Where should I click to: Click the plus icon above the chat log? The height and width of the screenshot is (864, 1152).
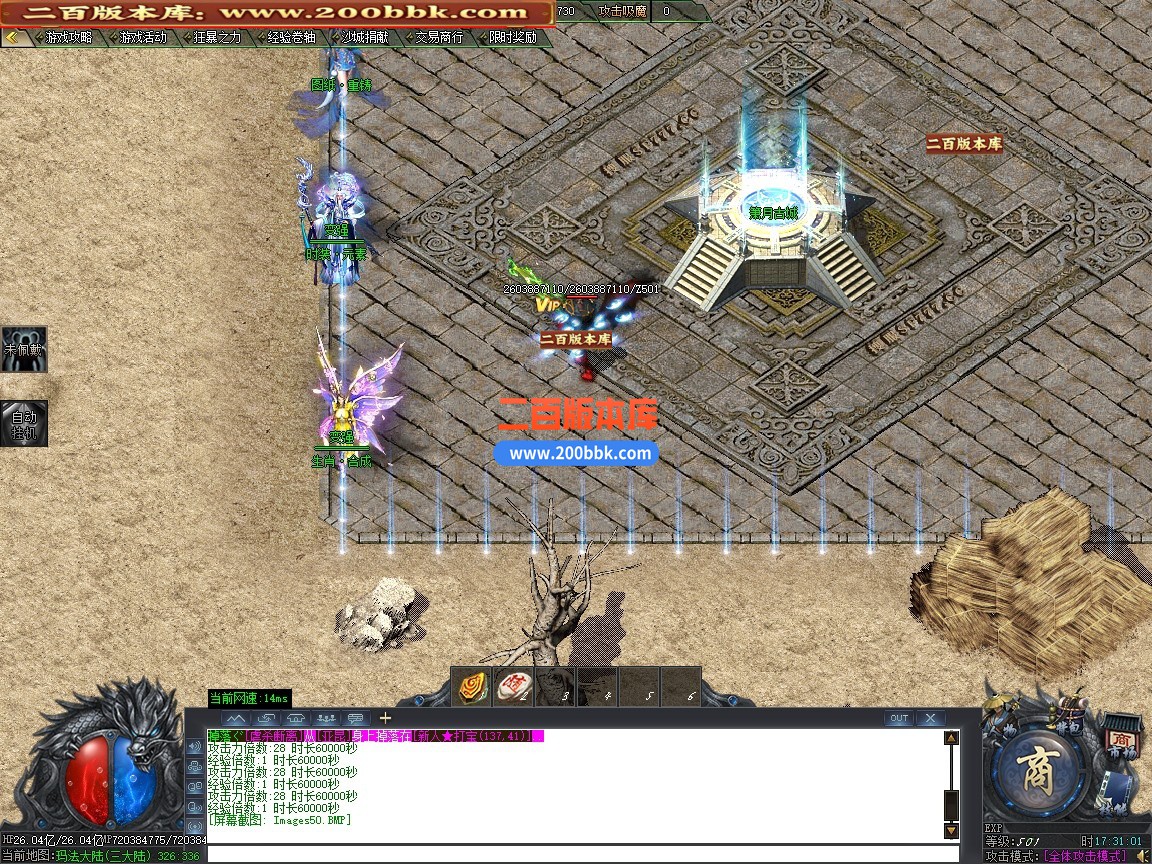pyautogui.click(x=385, y=718)
